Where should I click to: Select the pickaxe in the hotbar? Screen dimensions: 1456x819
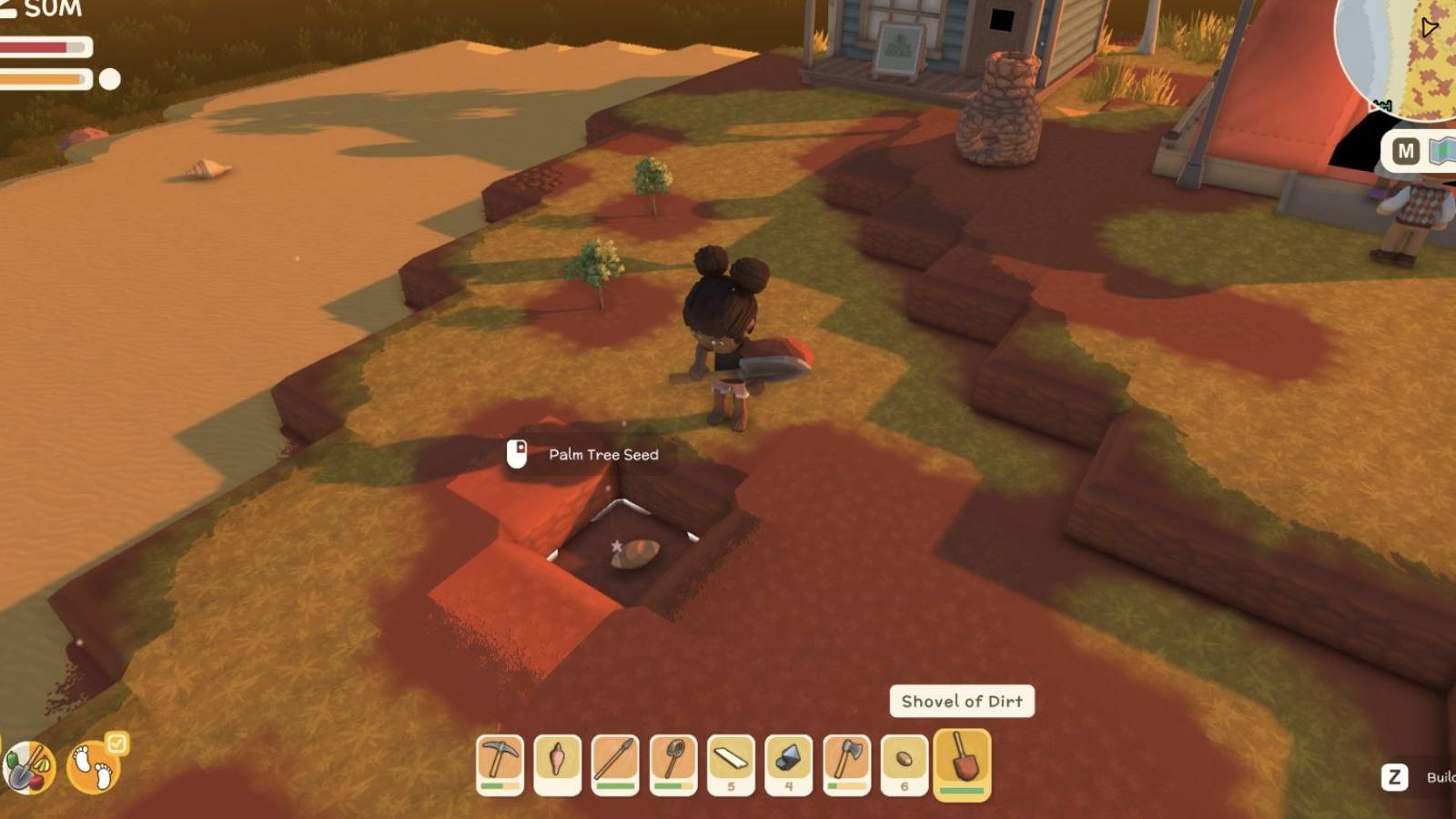pyautogui.click(x=499, y=764)
